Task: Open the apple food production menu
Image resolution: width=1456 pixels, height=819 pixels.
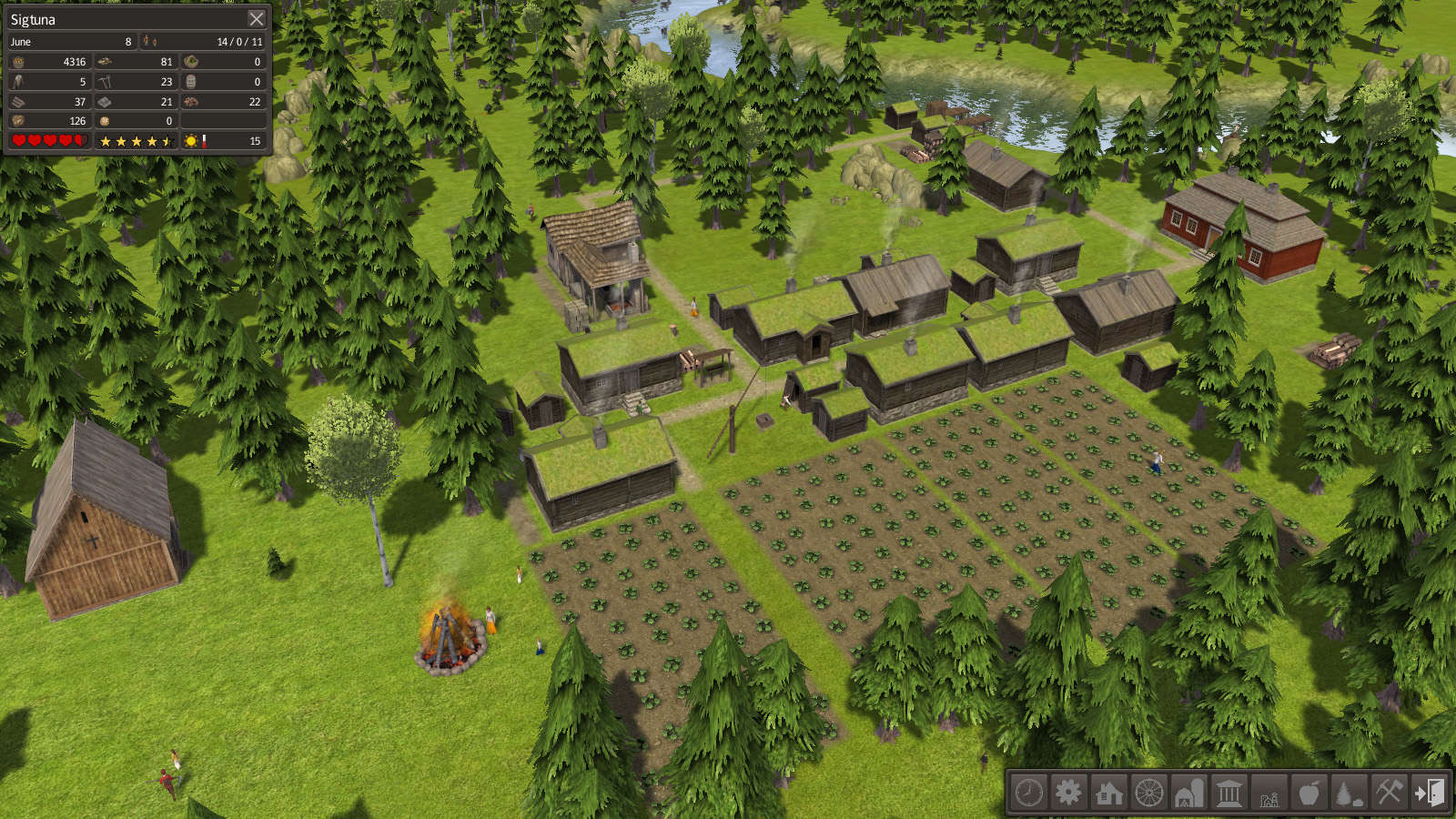Action: (x=1309, y=793)
